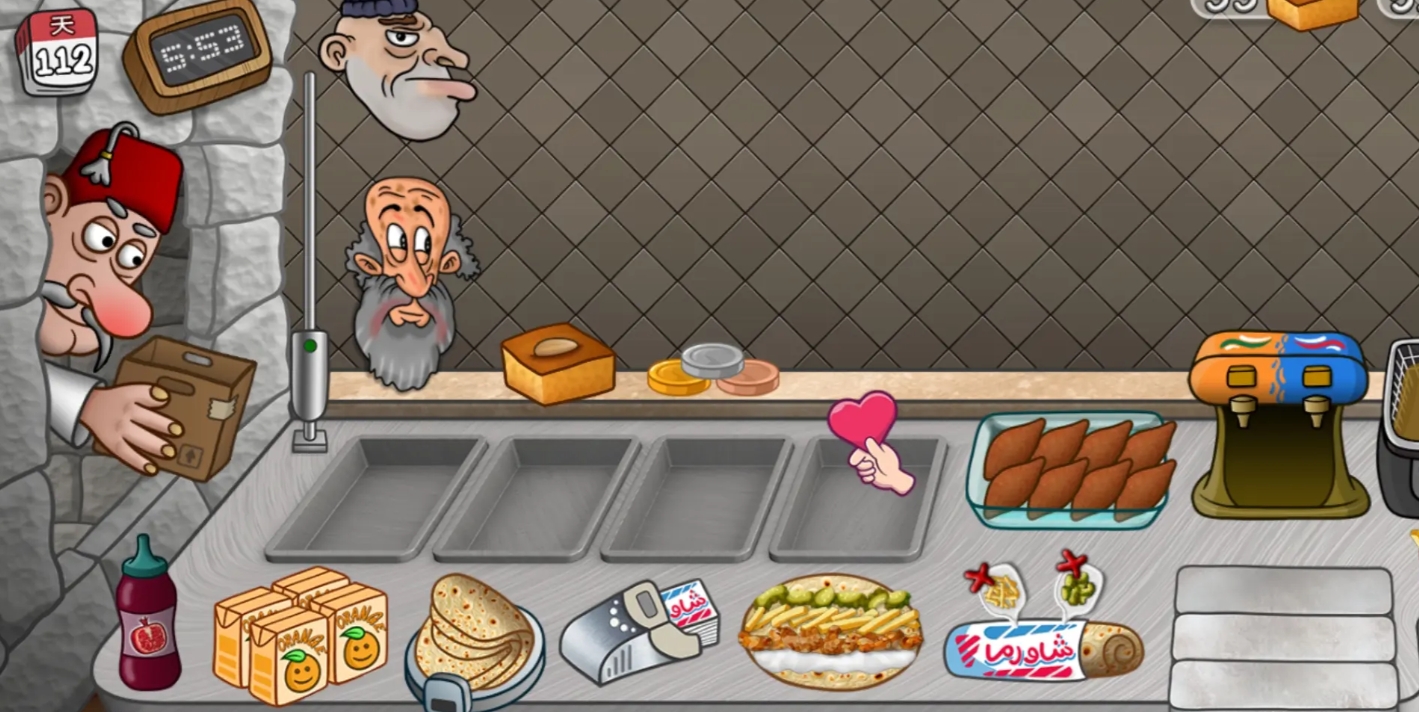Select the wrapped shawarma roll
Viewport: 1419px width, 712px height.
click(x=1043, y=646)
